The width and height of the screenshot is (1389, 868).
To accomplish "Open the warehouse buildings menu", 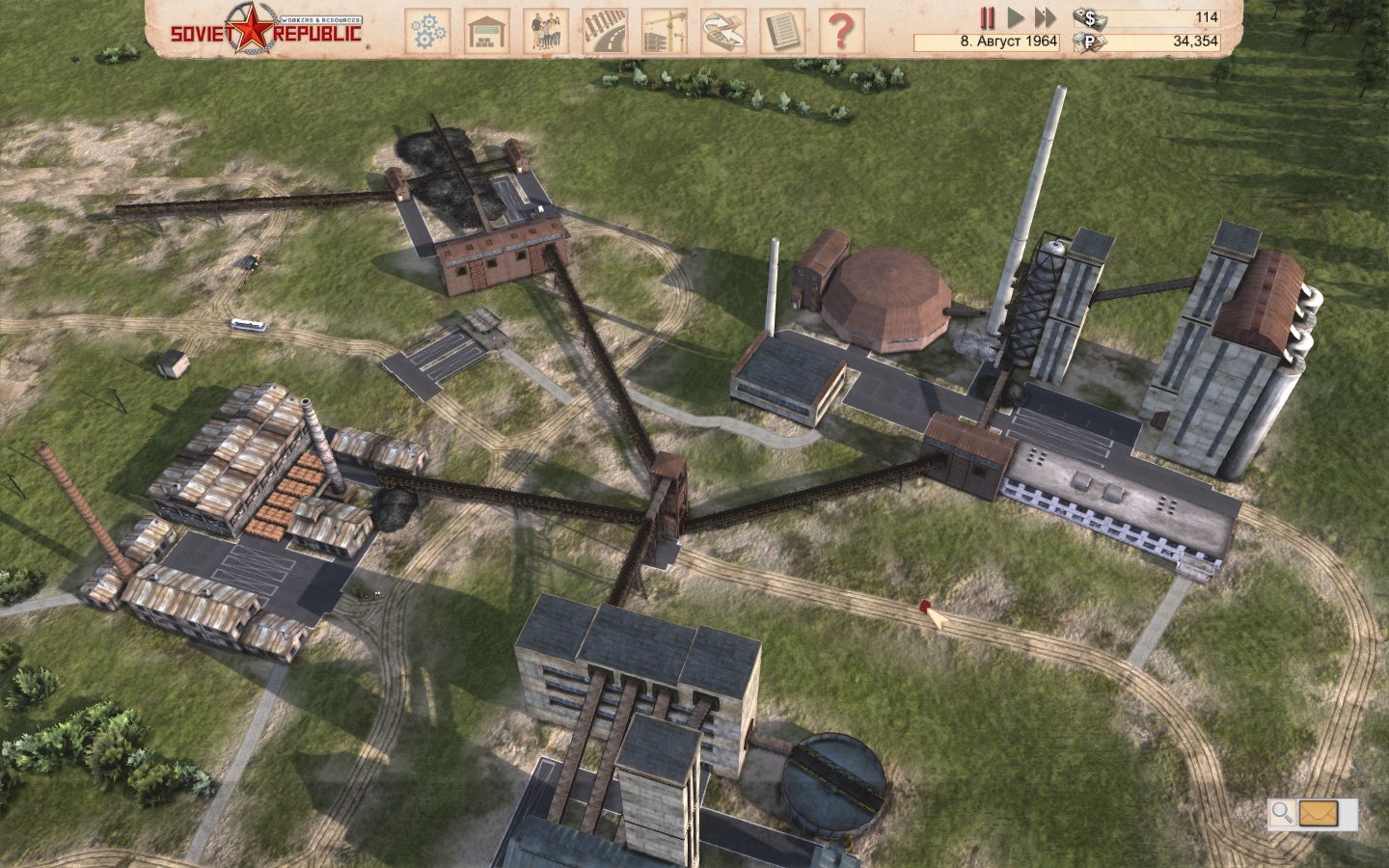I will point(486,30).
